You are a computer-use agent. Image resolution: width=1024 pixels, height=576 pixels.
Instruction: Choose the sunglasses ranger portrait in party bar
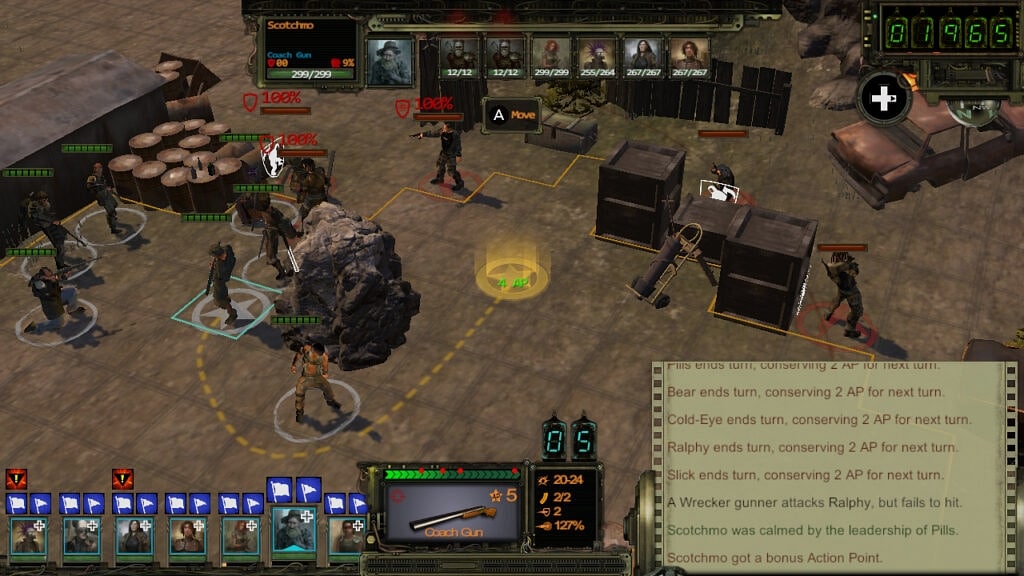346,535
